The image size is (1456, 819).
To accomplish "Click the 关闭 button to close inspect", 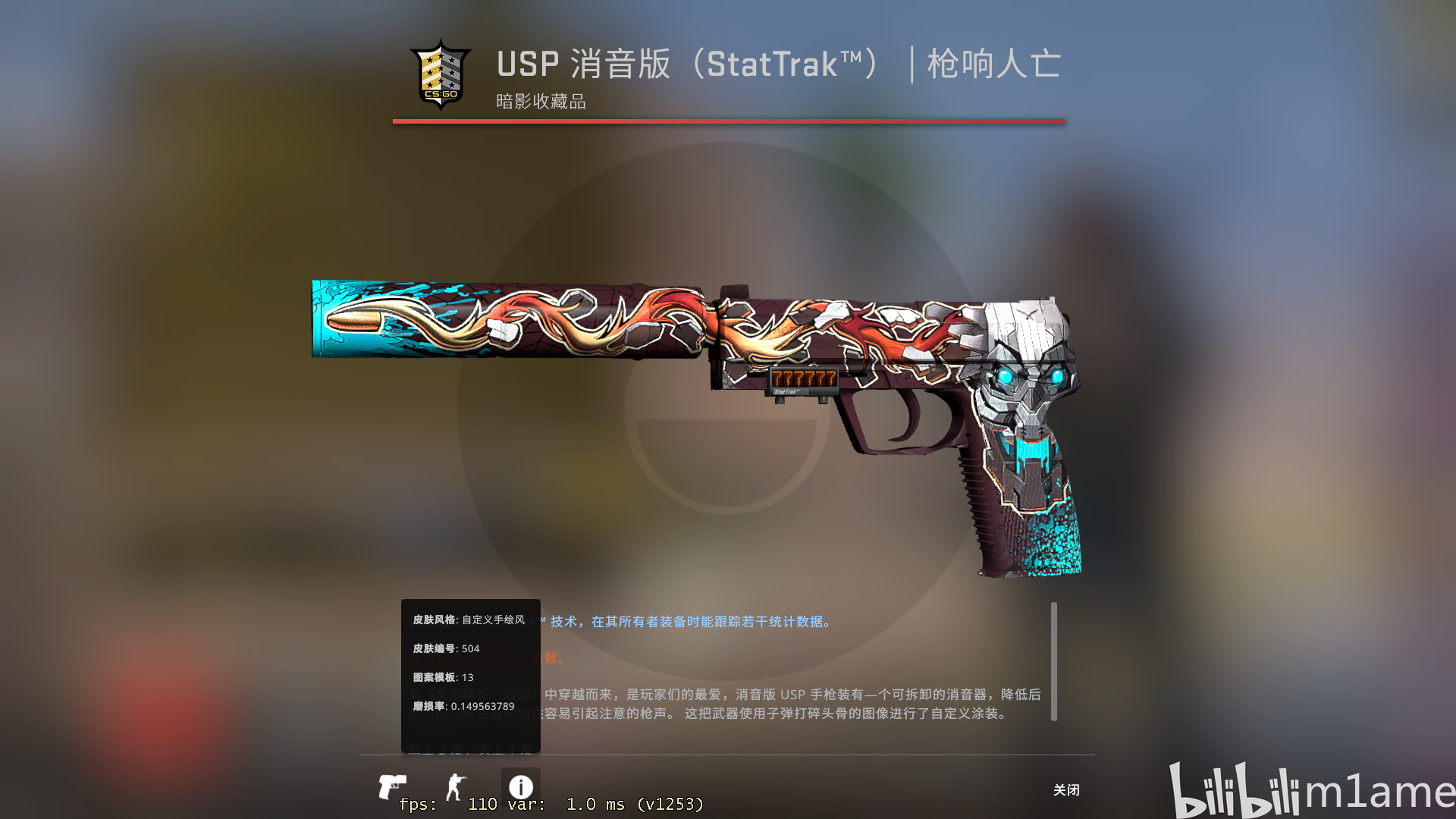I will (x=1068, y=790).
